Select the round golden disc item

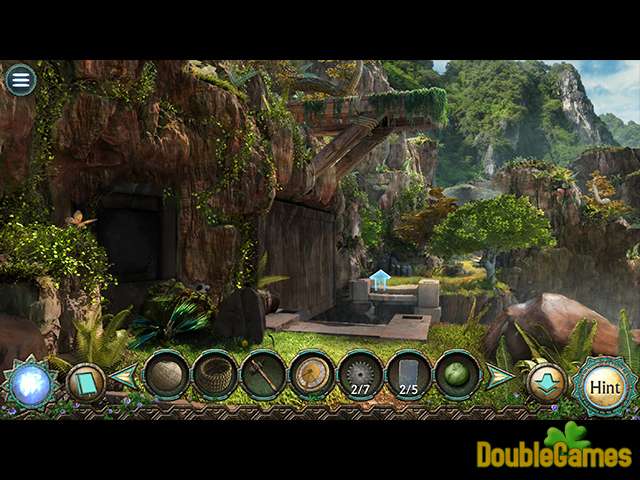[x=312, y=376]
